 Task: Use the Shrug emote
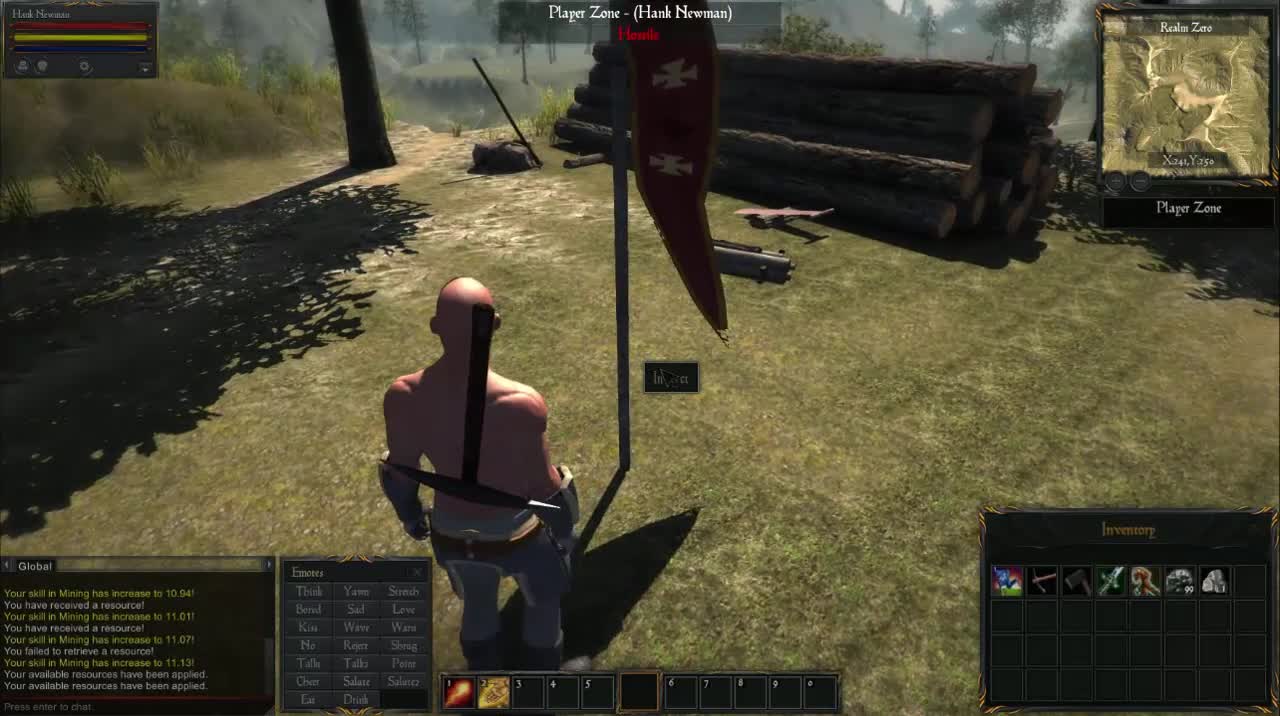pos(404,645)
